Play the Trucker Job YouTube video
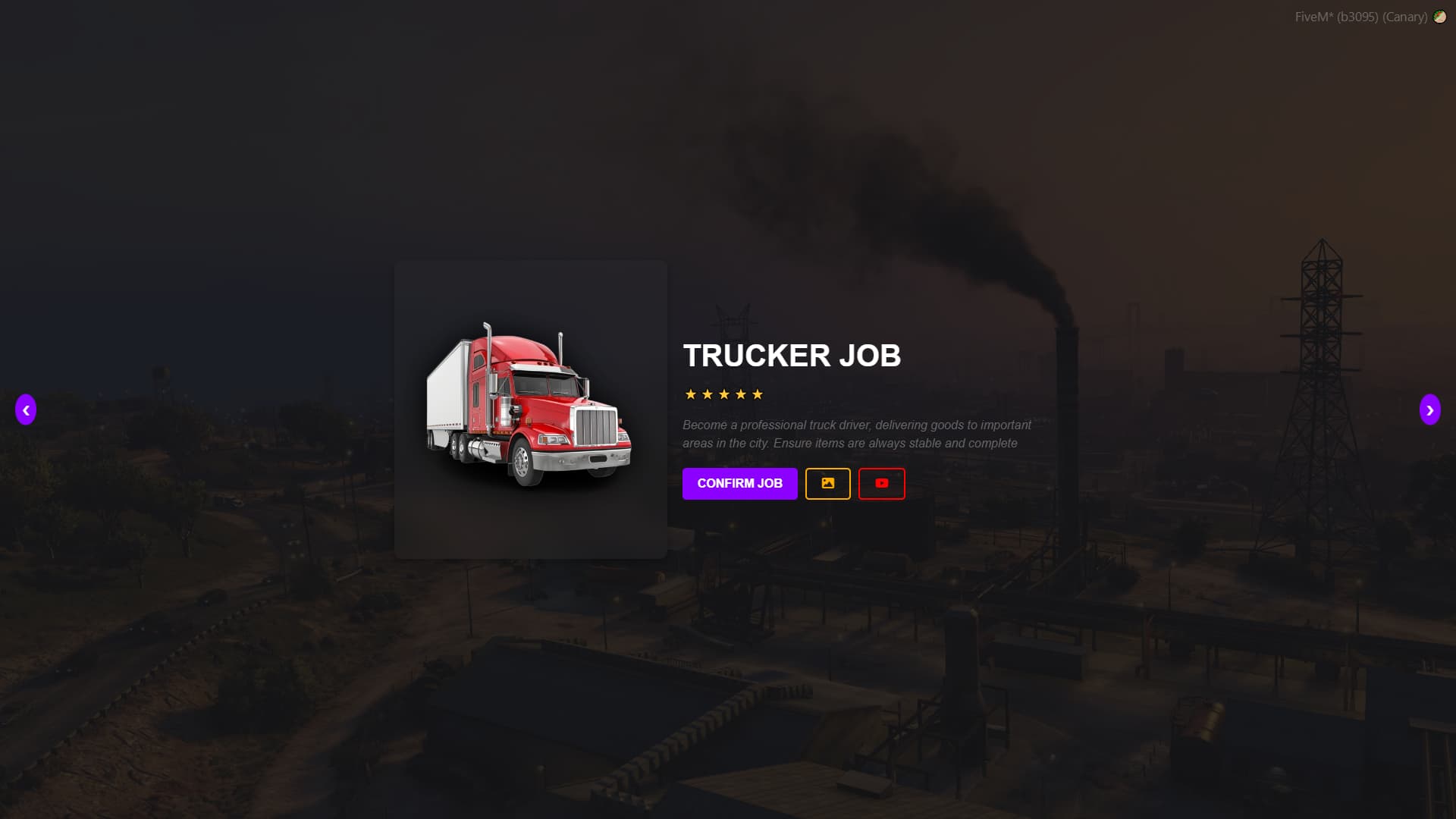Screen dimensions: 1456x819 pos(881,483)
